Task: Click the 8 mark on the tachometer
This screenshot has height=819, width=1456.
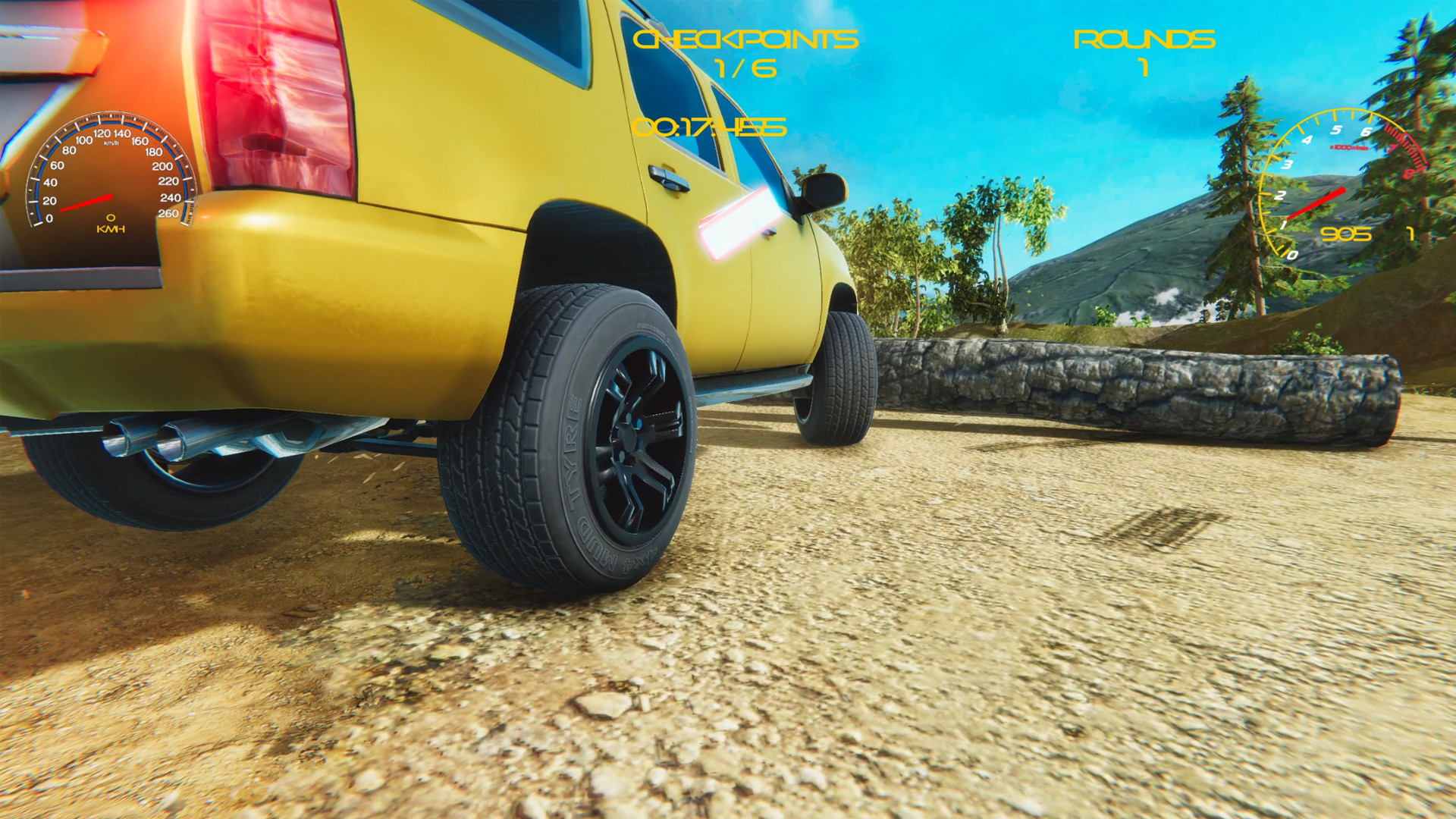Action: [1409, 173]
